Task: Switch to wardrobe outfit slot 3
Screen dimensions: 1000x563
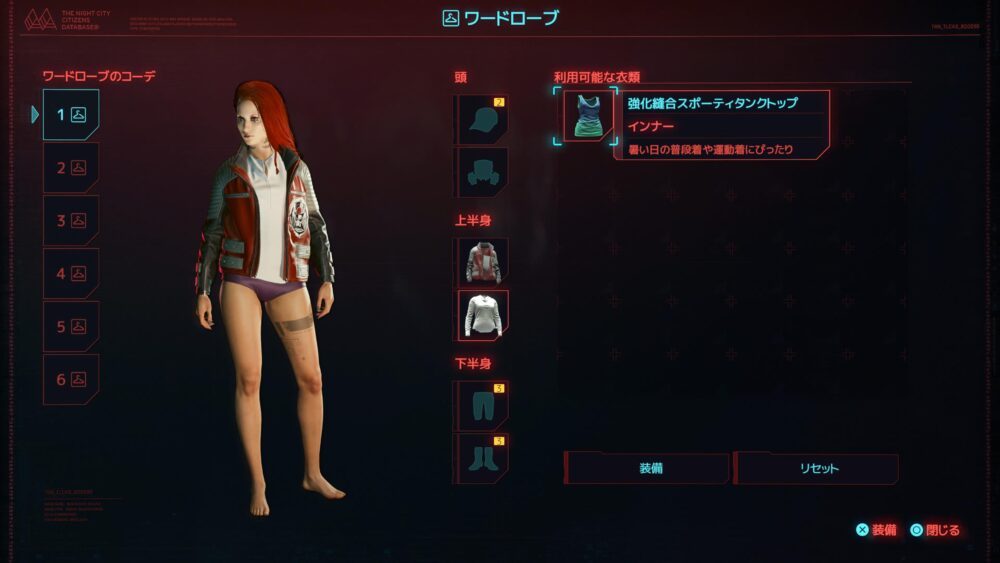Action: (71, 221)
